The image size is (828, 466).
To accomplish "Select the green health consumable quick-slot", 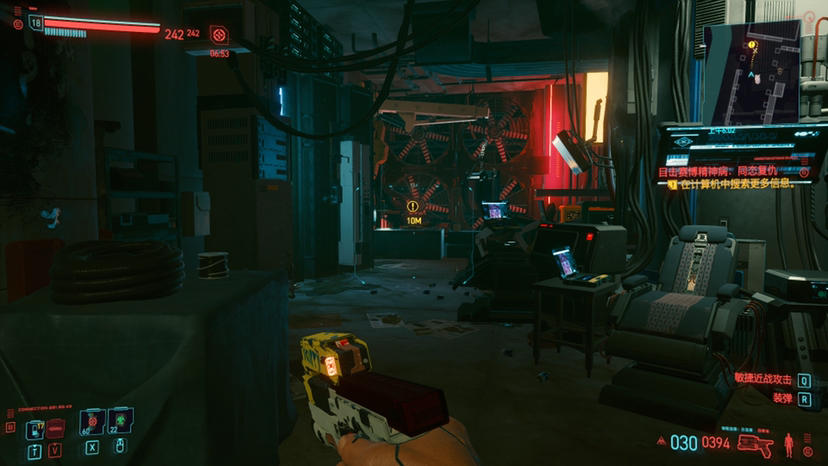I will tap(121, 424).
